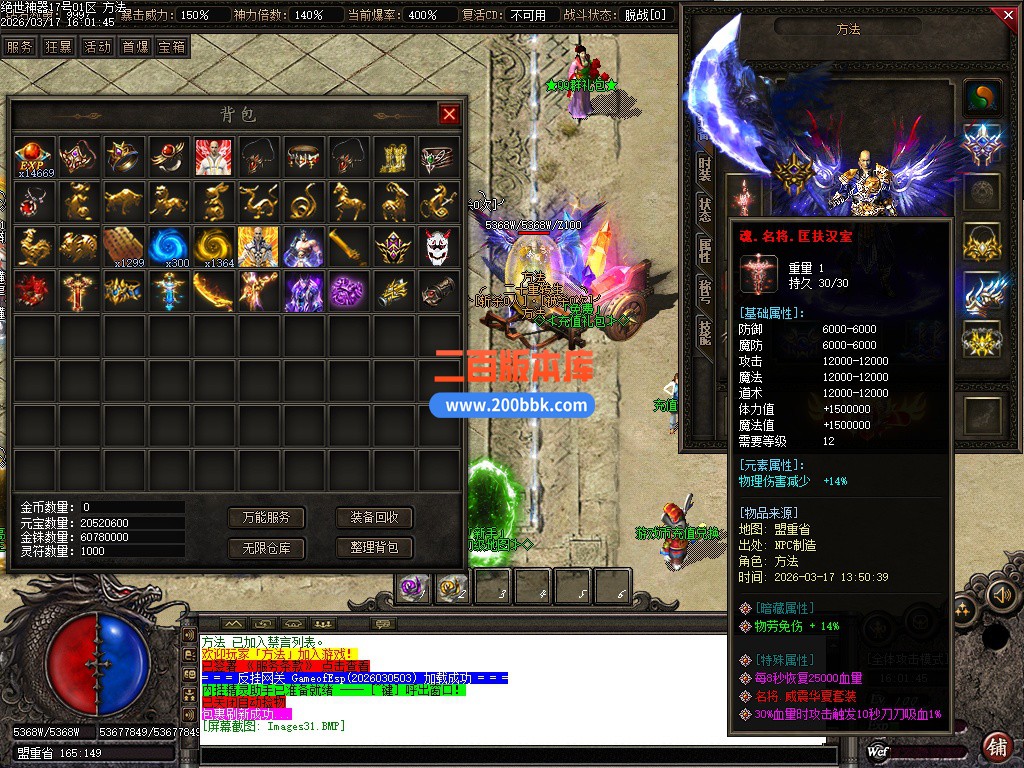Use the golden swirl hotbar slot 2
1024x768 pixels.
pyautogui.click(x=453, y=589)
